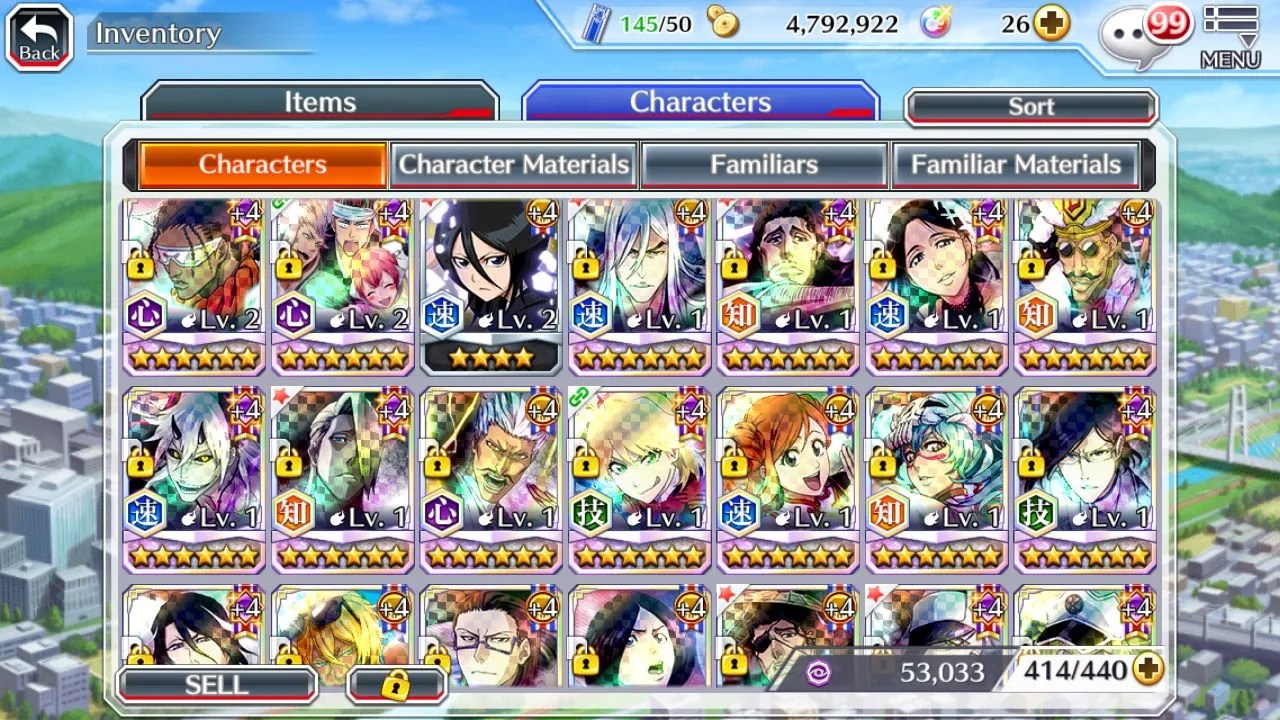Viewport: 1280px width, 720px height.
Task: Open the Sort options
Action: (1031, 107)
